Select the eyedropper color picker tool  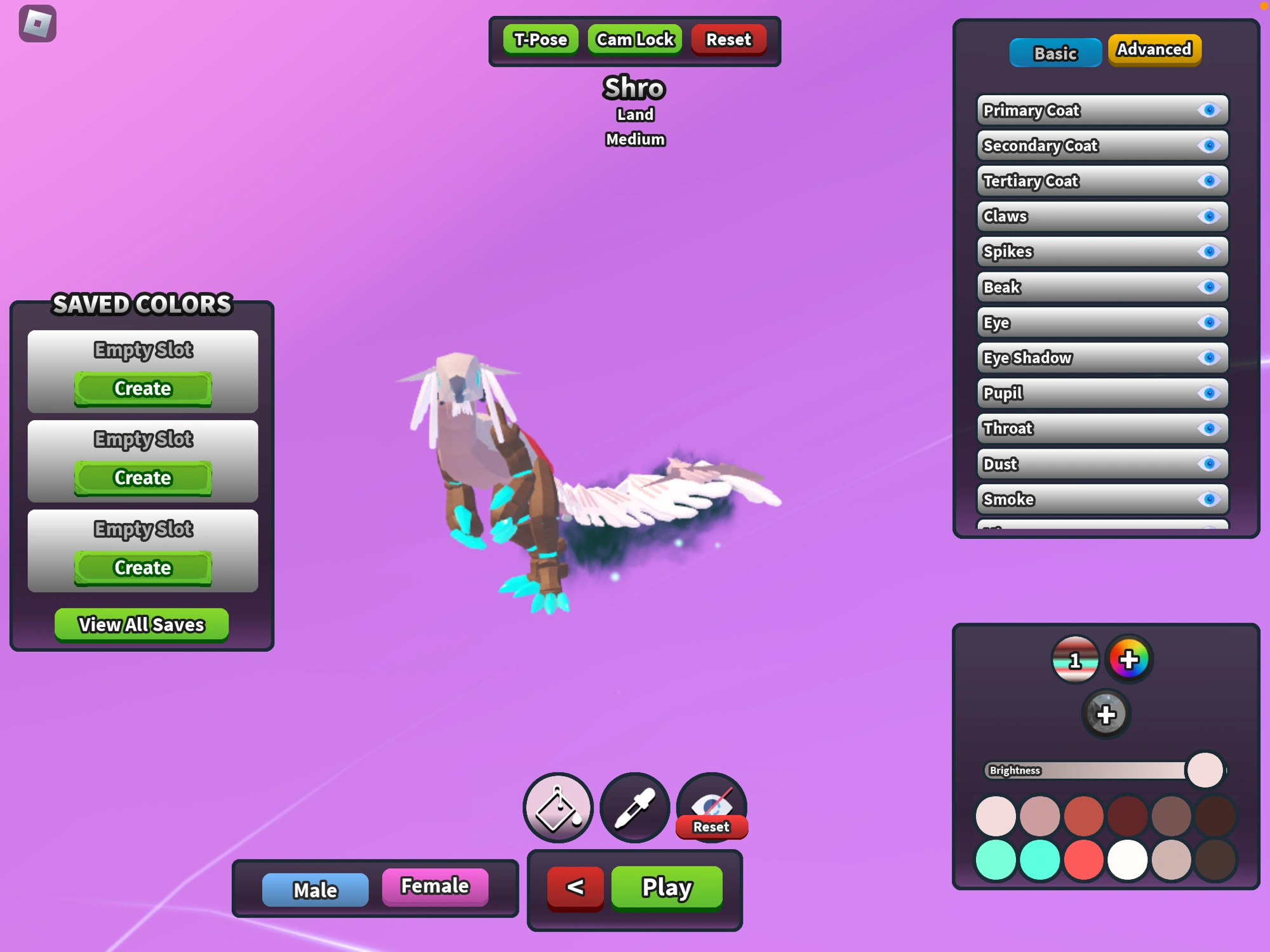point(634,807)
